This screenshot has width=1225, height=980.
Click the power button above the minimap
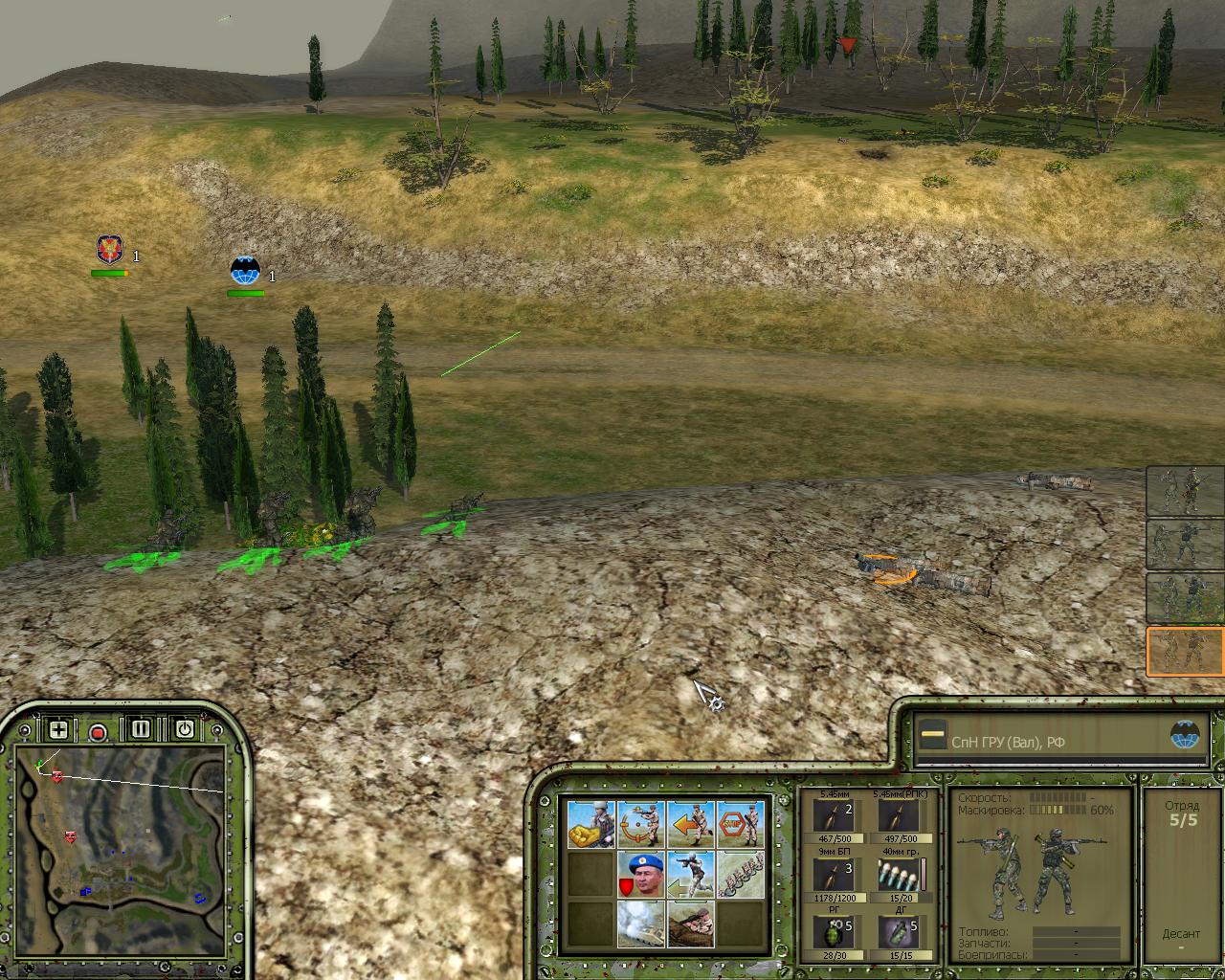click(185, 729)
